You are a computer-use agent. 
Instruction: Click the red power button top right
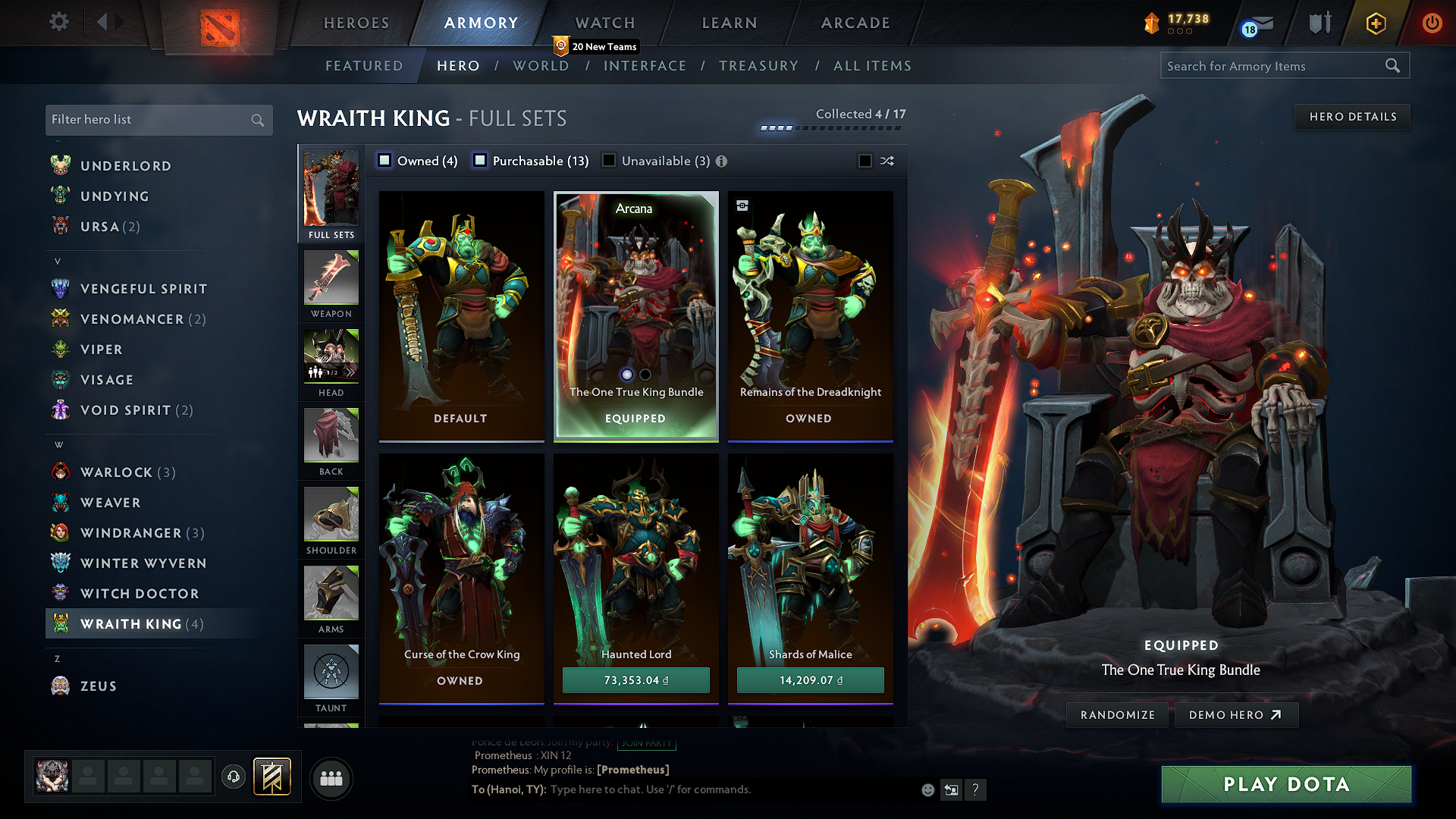[1432, 24]
